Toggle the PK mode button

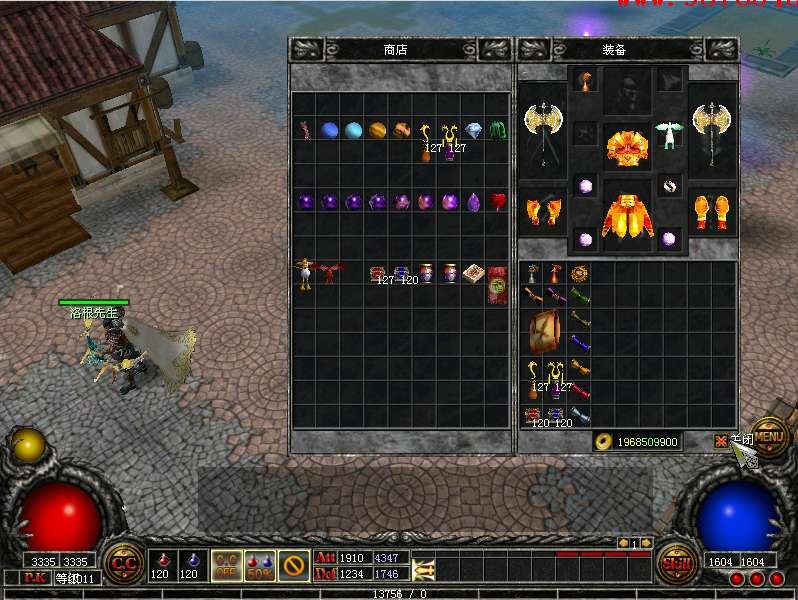click(35, 578)
